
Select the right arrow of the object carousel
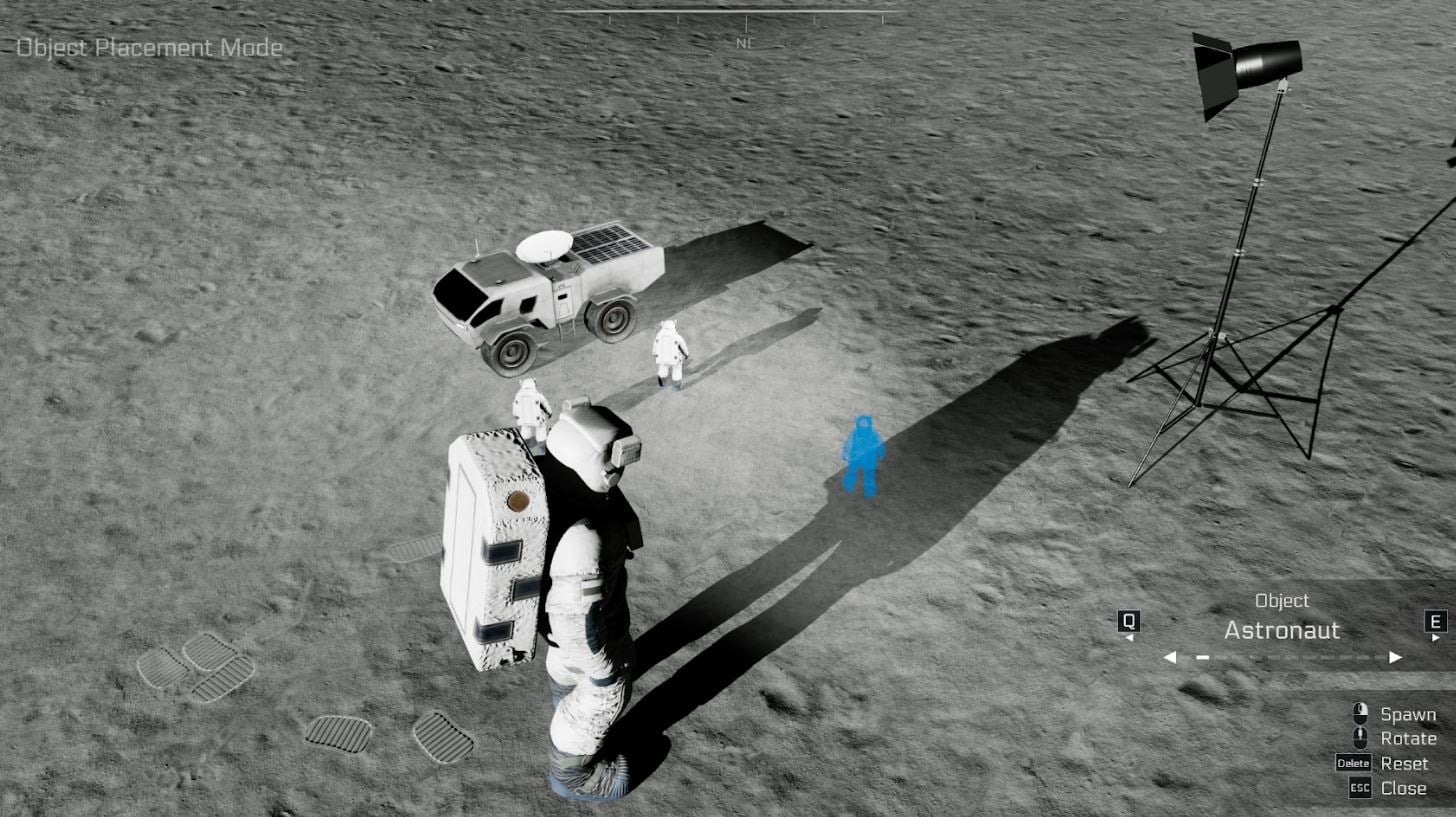[x=1395, y=656]
